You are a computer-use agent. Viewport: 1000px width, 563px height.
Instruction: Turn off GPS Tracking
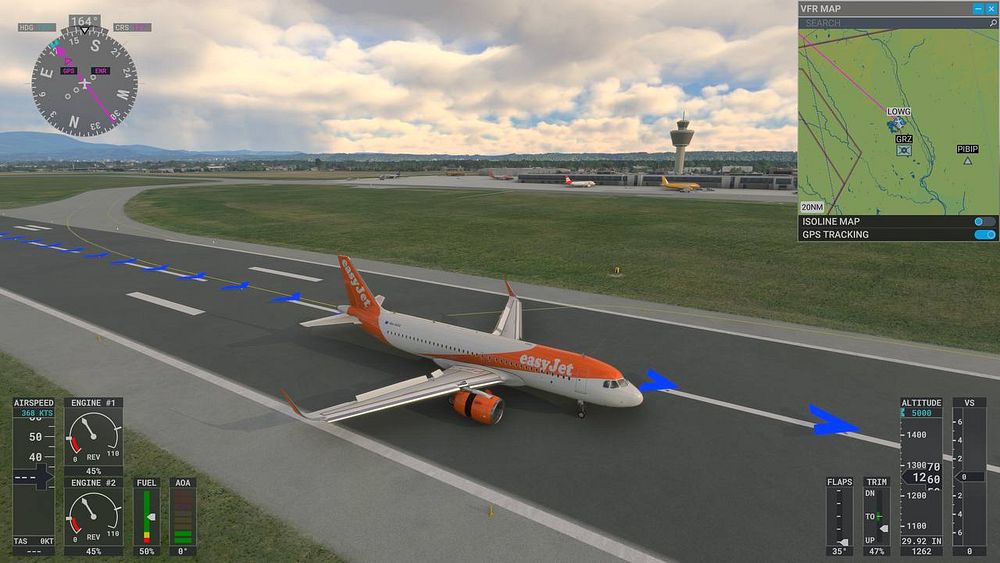[x=985, y=235]
